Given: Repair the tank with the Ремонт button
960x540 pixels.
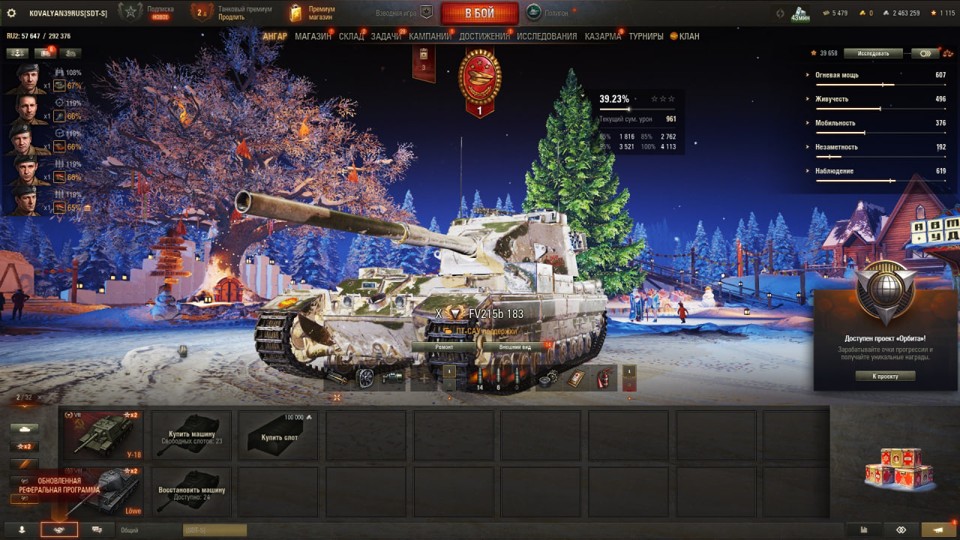Looking at the screenshot, I should click(x=444, y=346).
